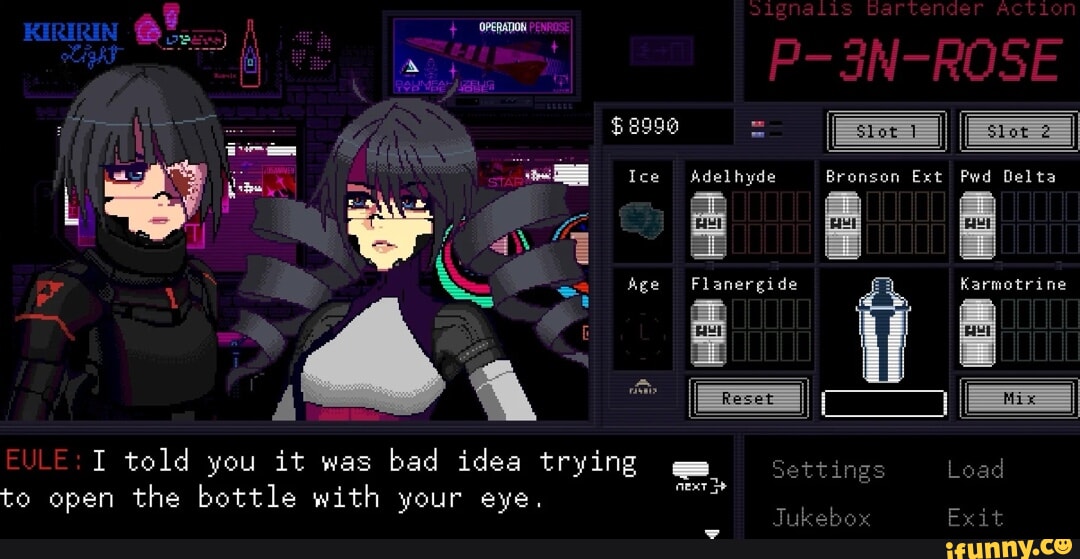Click the cocktail shaker
The width and height of the screenshot is (1080, 559).
[x=883, y=329]
